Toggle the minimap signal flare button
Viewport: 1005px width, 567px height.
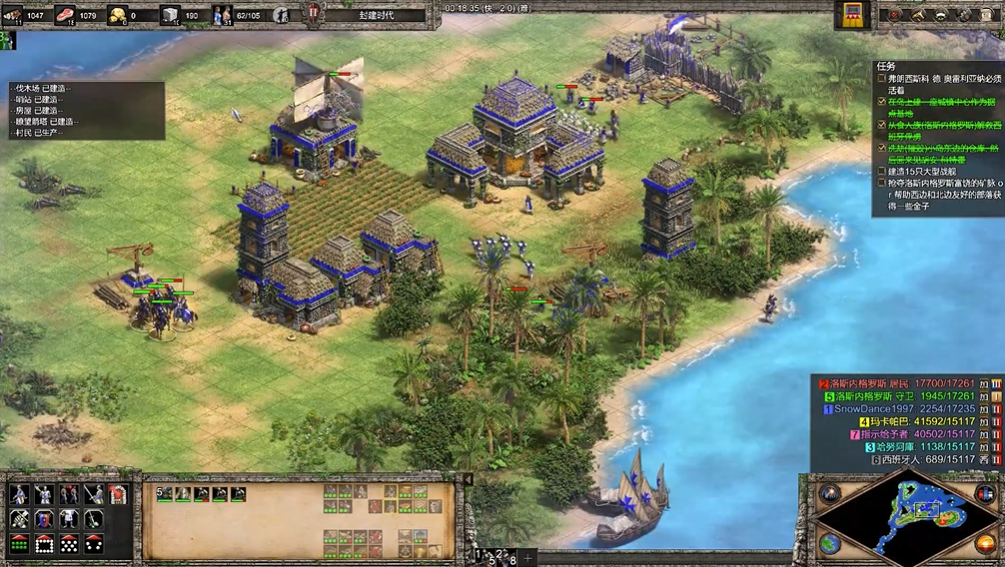pyautogui.click(x=830, y=493)
